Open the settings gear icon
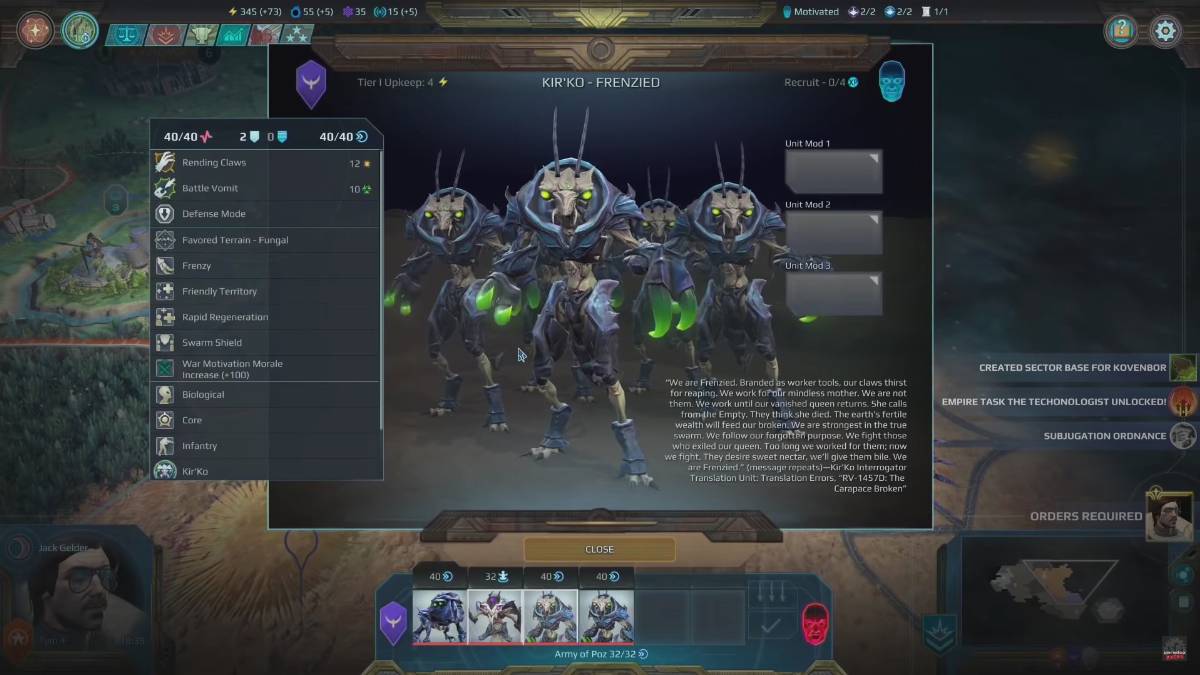The height and width of the screenshot is (675, 1200). (x=1165, y=31)
